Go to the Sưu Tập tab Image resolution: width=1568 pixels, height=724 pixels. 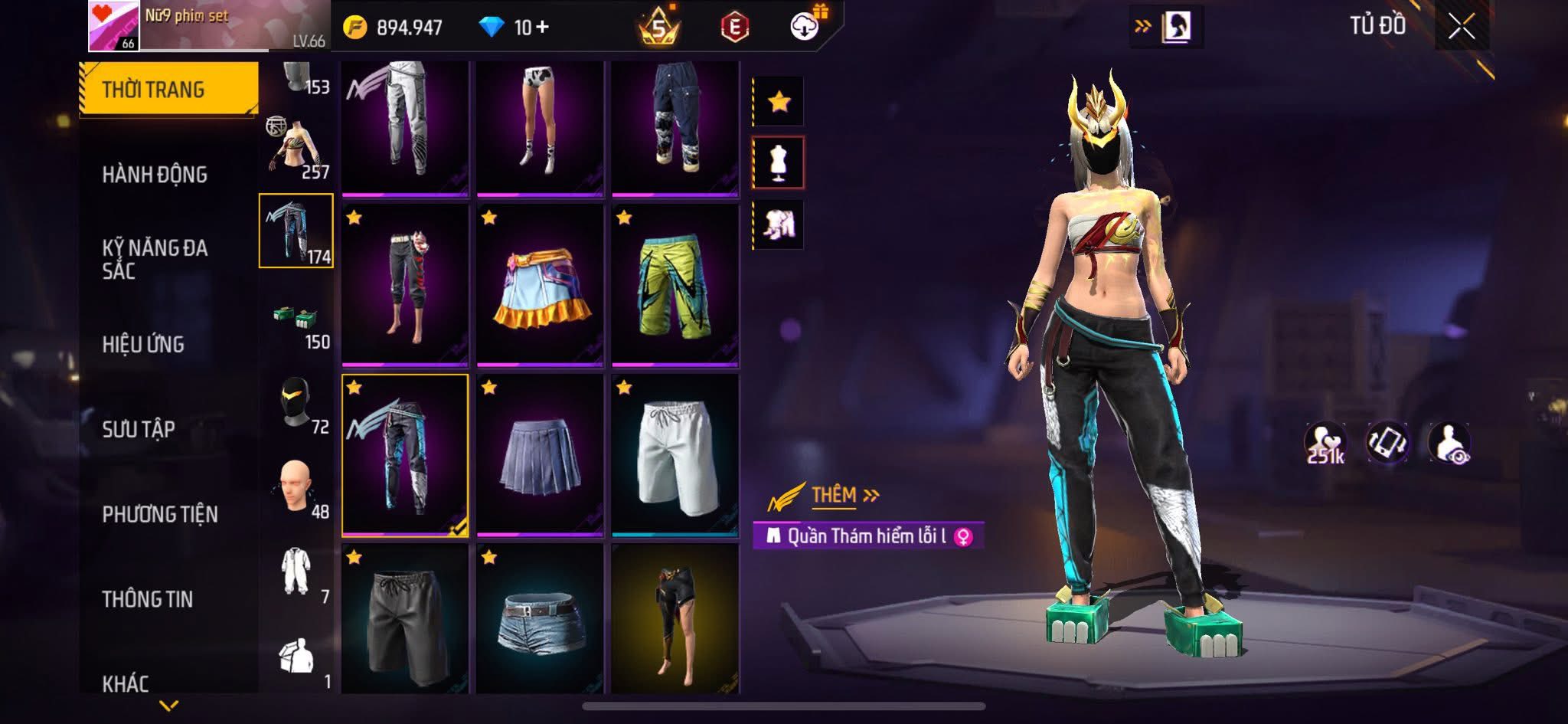coord(139,429)
